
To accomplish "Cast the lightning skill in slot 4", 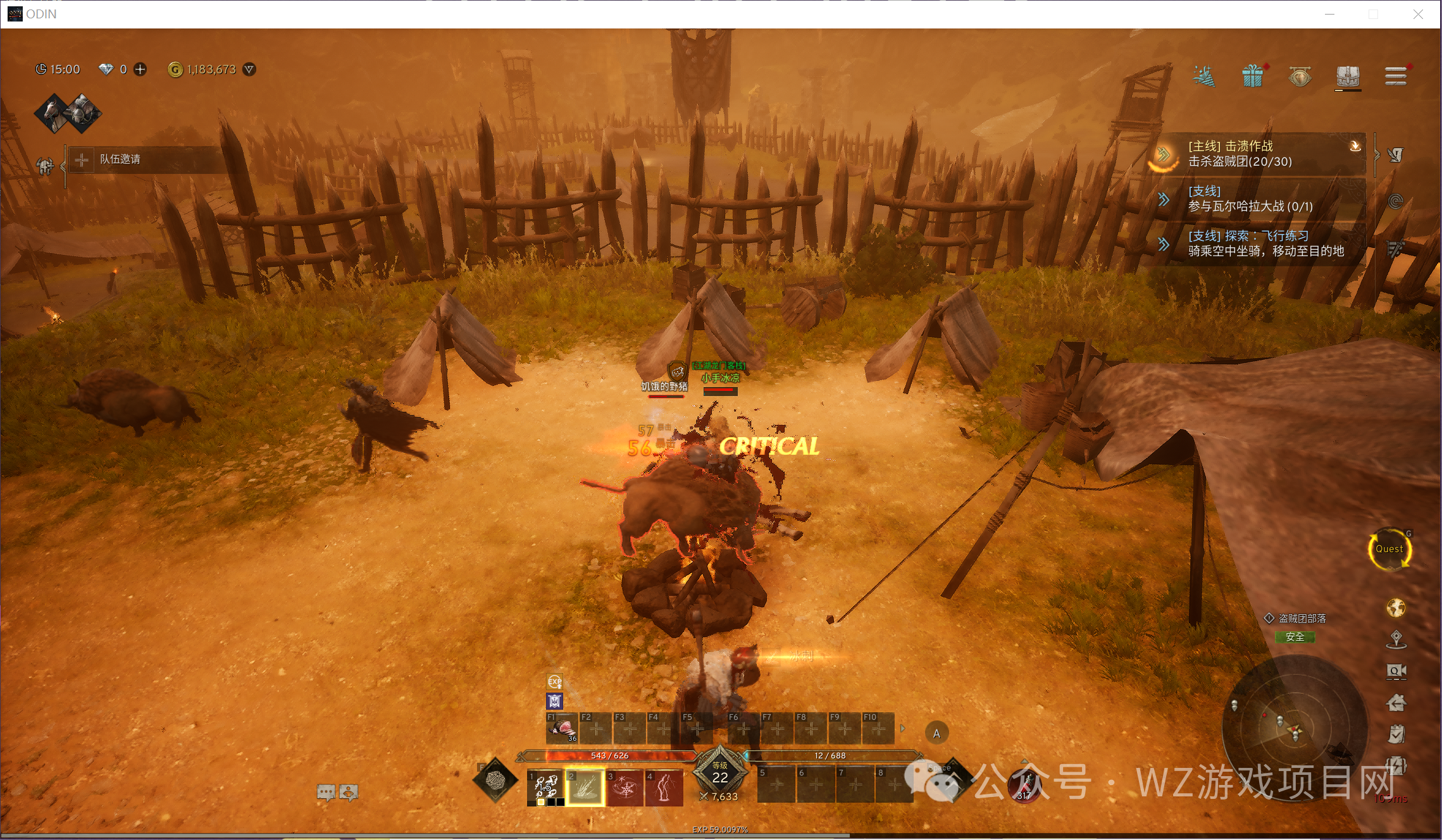I will [x=664, y=787].
